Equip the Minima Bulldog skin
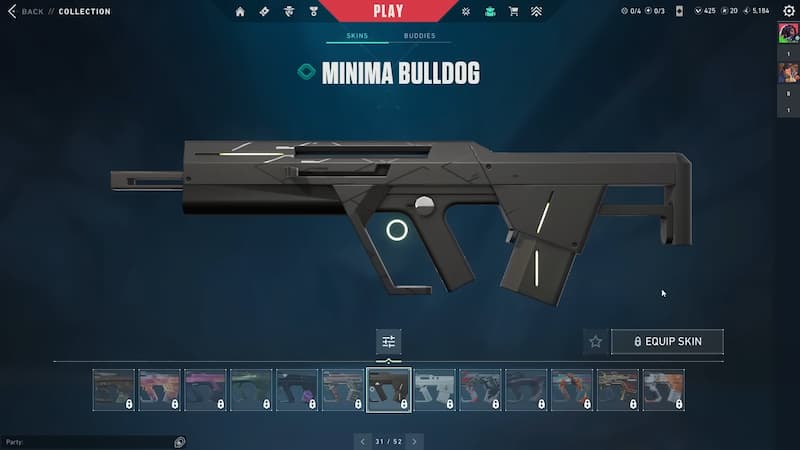Screen dimensions: 800x450 [667, 342]
